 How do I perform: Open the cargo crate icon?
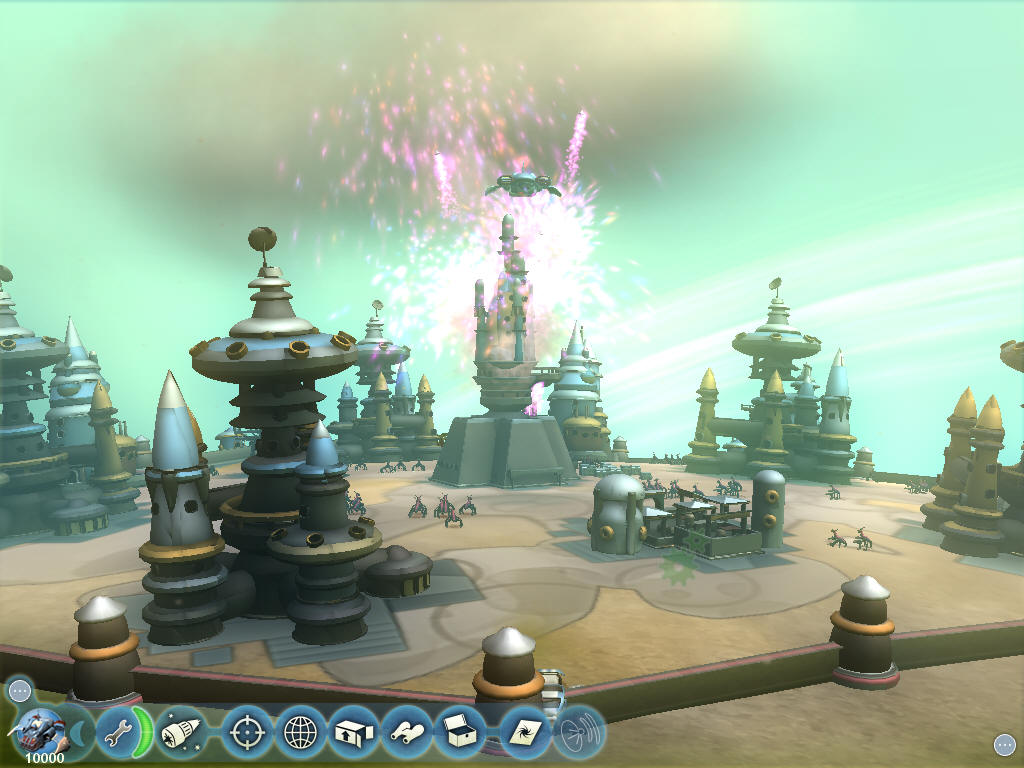(460, 733)
